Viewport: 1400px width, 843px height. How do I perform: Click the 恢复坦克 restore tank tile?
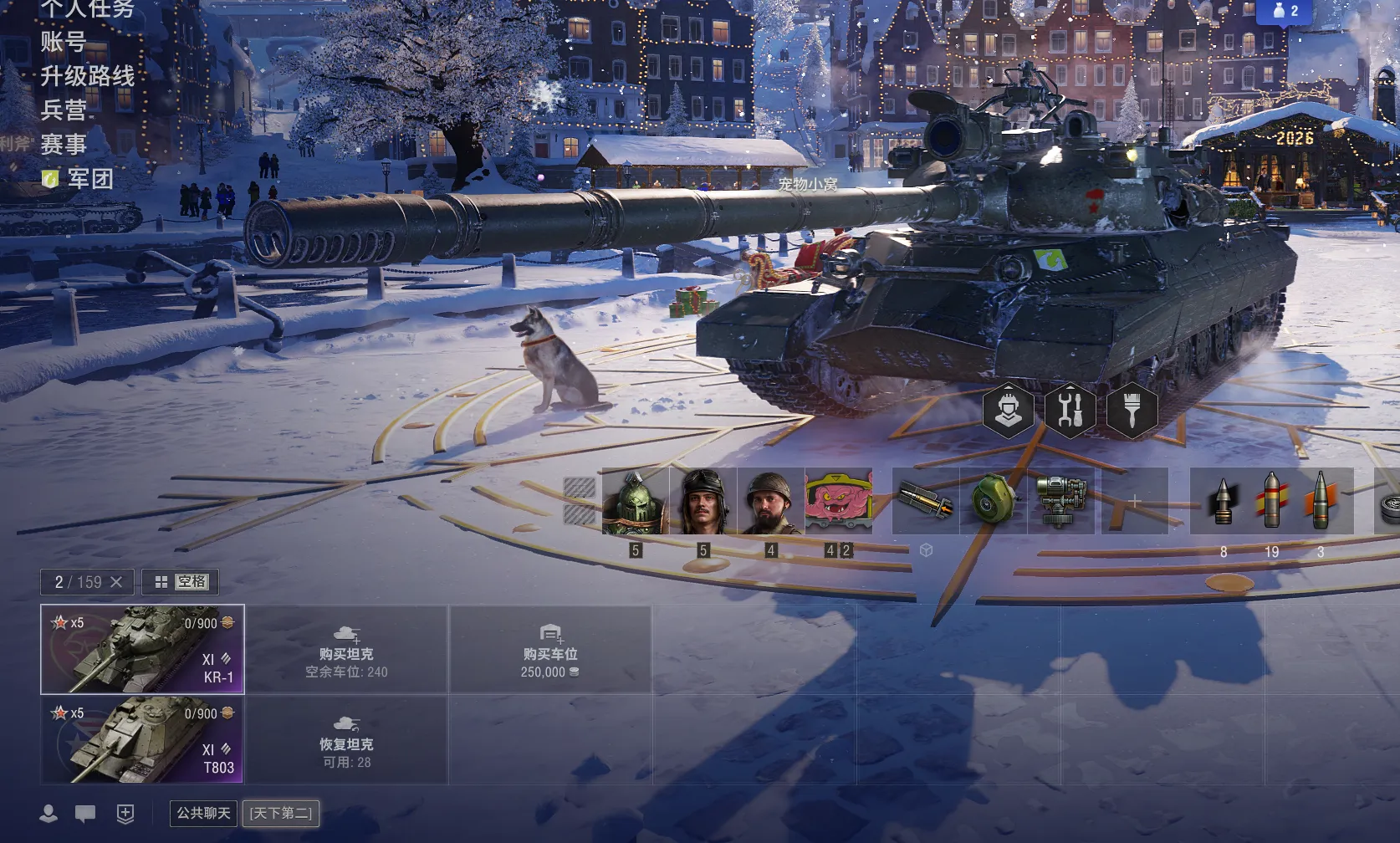[346, 740]
